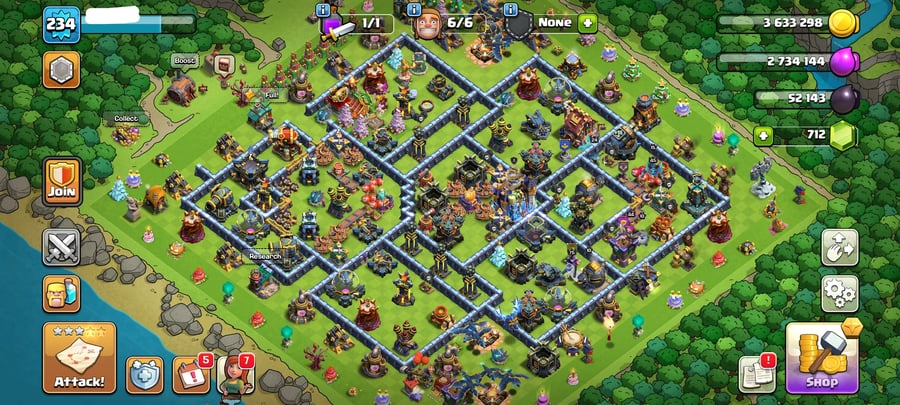This screenshot has width=900, height=405.
Task: Open the settings gears button
Action: (x=840, y=293)
